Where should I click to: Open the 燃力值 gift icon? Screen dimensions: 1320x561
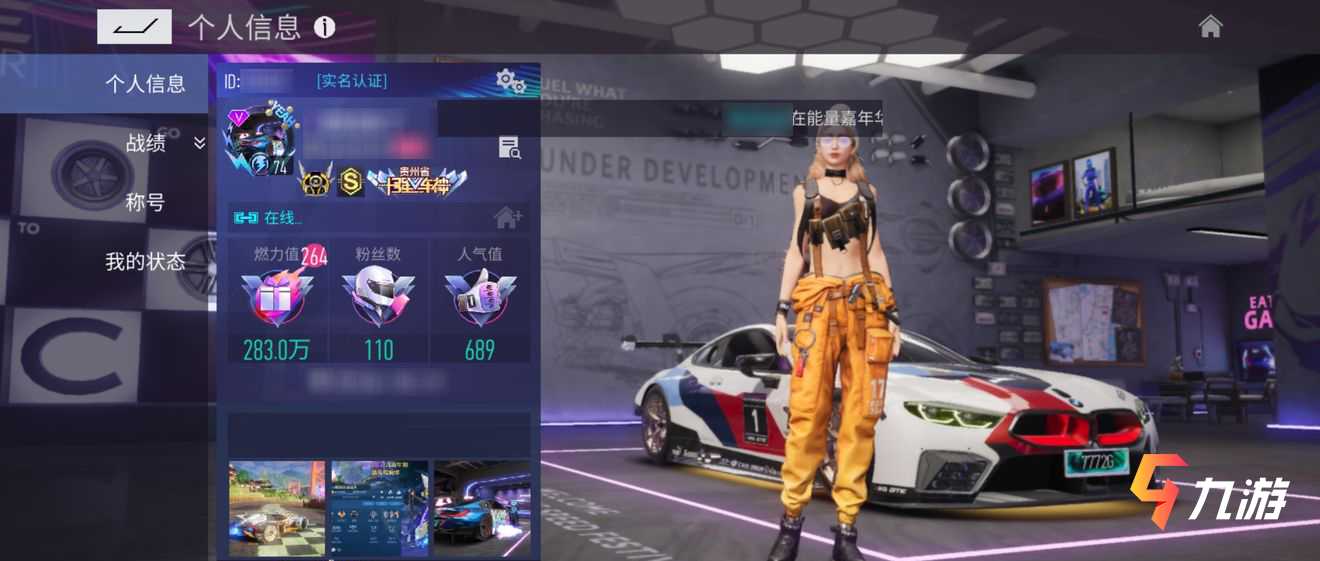(277, 297)
